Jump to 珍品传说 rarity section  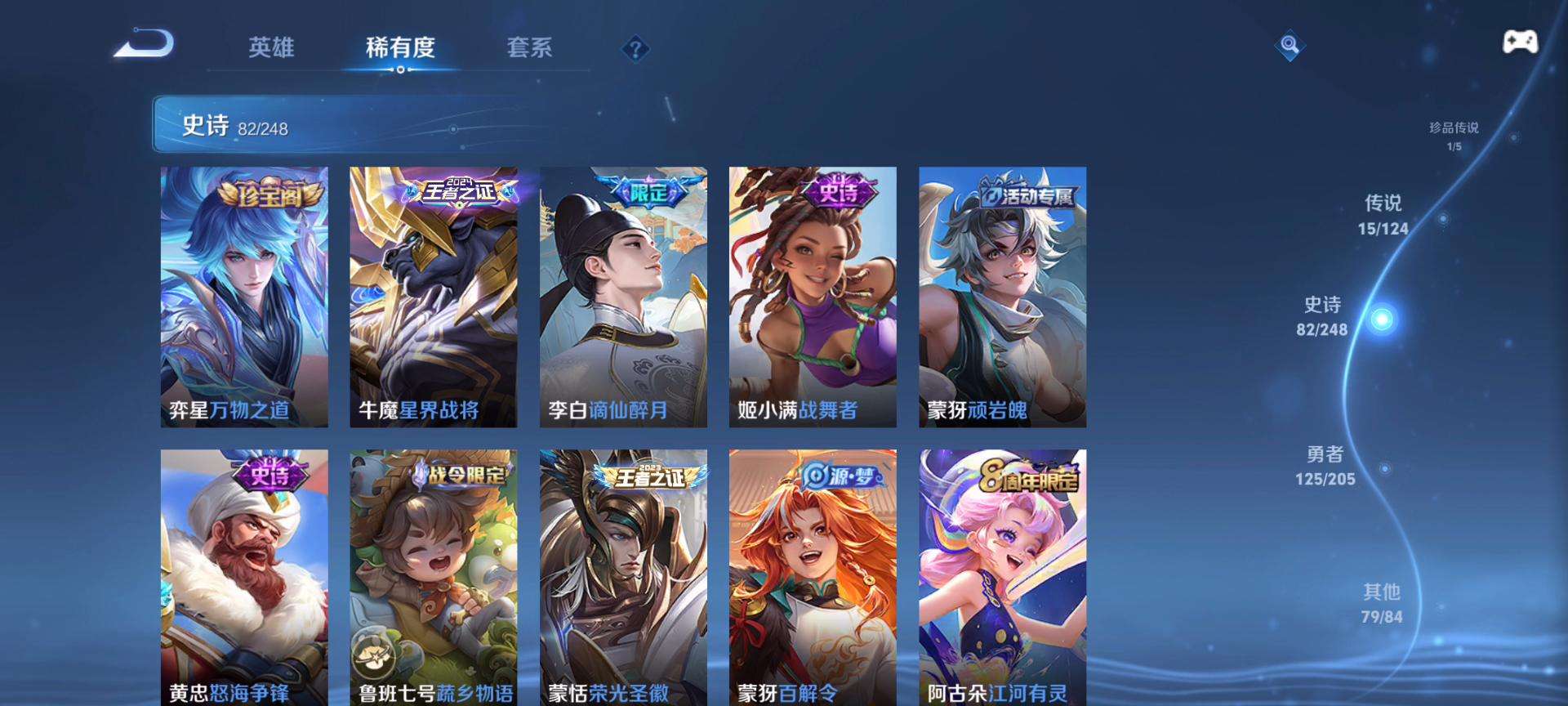(1454, 135)
